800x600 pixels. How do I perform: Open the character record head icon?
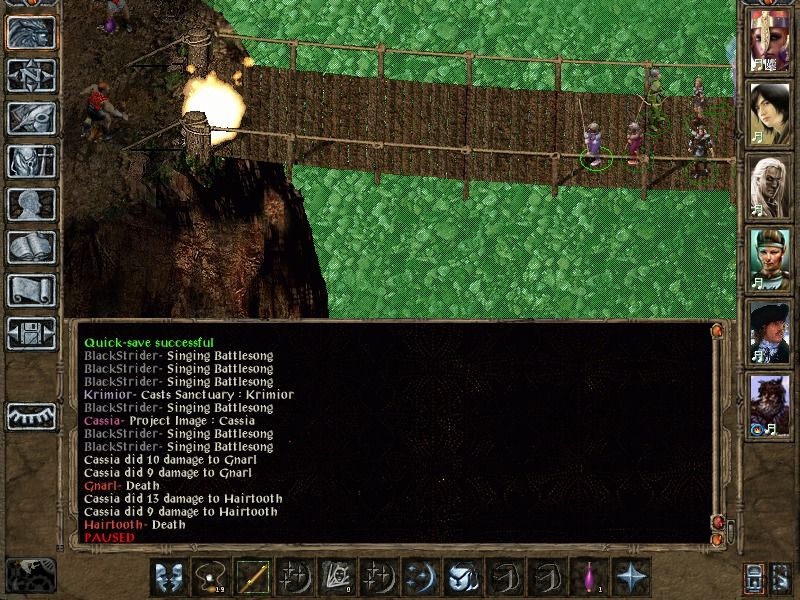(x=31, y=204)
